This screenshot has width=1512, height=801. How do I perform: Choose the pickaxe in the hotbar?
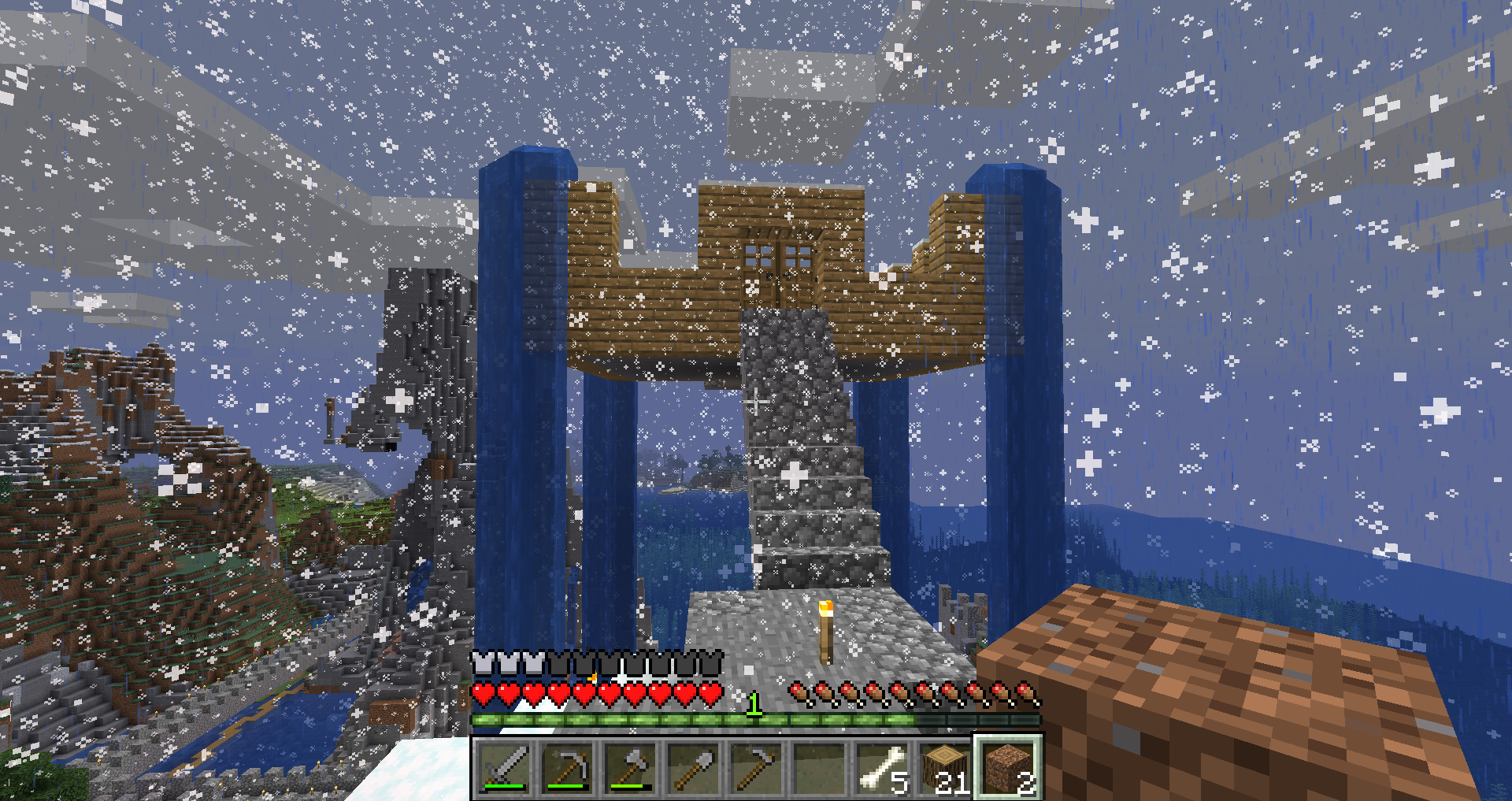click(x=568, y=768)
